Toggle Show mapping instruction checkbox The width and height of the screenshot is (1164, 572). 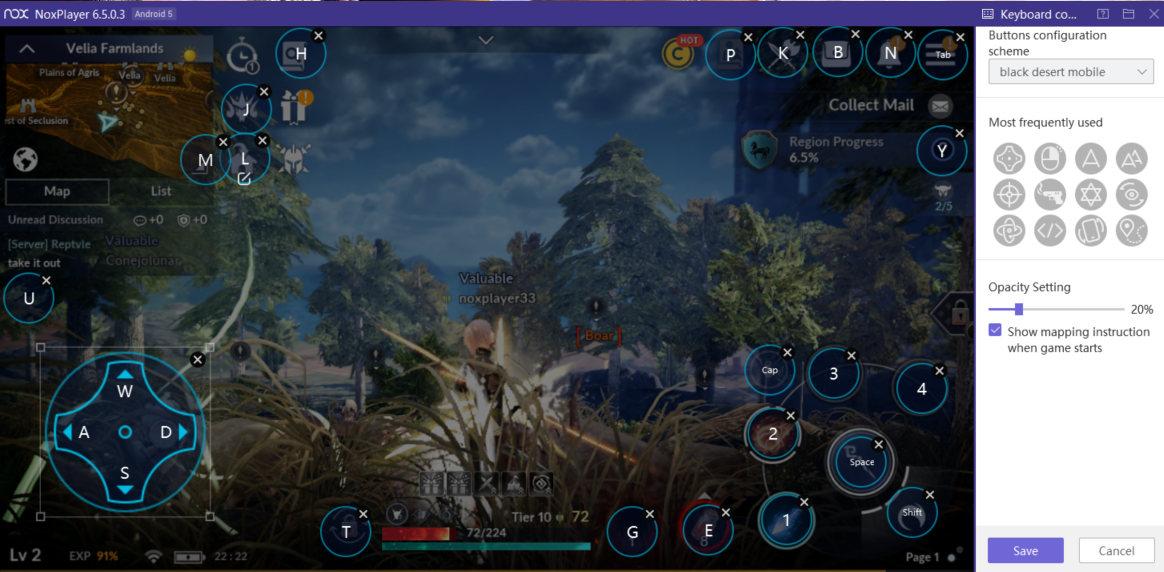995,331
